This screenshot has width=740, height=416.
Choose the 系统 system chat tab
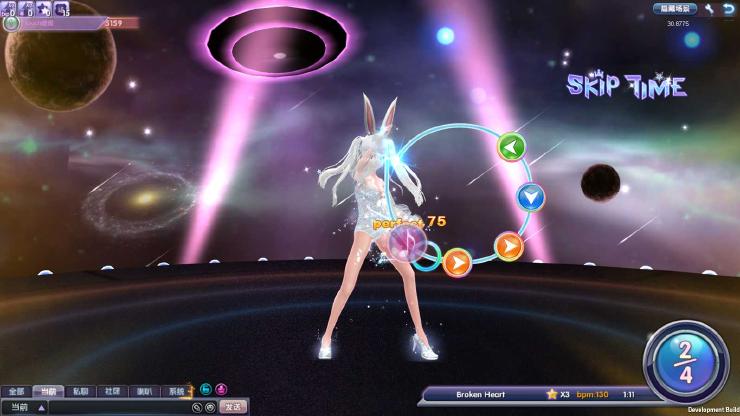176,391
